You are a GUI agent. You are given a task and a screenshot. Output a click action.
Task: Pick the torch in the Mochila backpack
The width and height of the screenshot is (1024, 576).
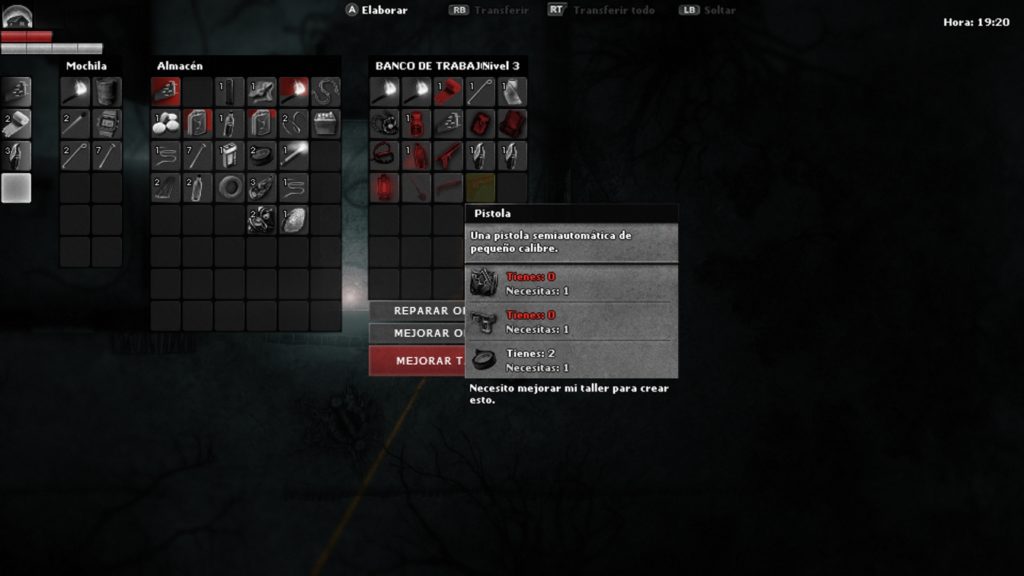click(x=75, y=92)
